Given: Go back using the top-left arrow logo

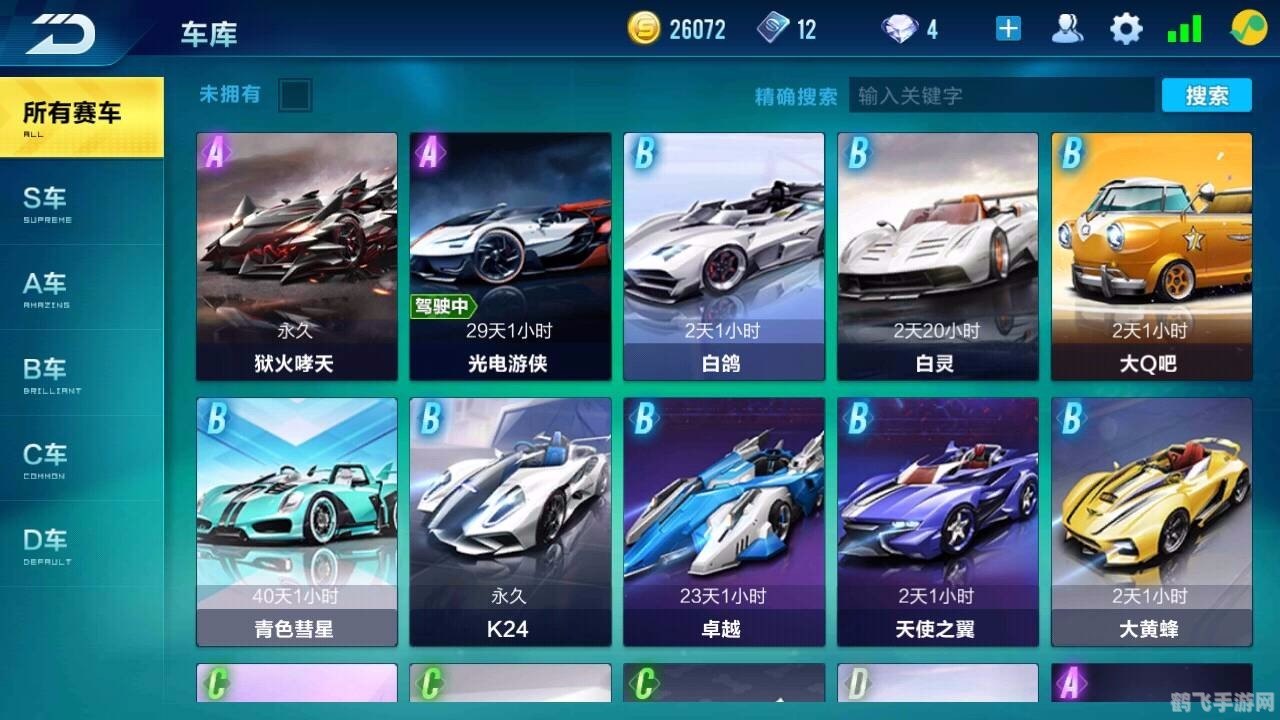Looking at the screenshot, I should coord(60,33).
